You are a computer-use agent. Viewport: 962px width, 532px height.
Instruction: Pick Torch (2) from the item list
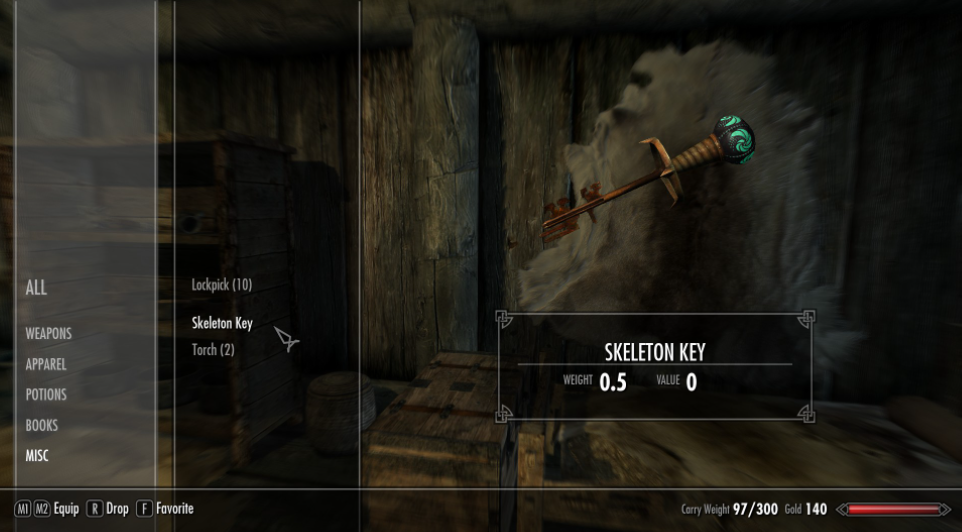pos(213,350)
